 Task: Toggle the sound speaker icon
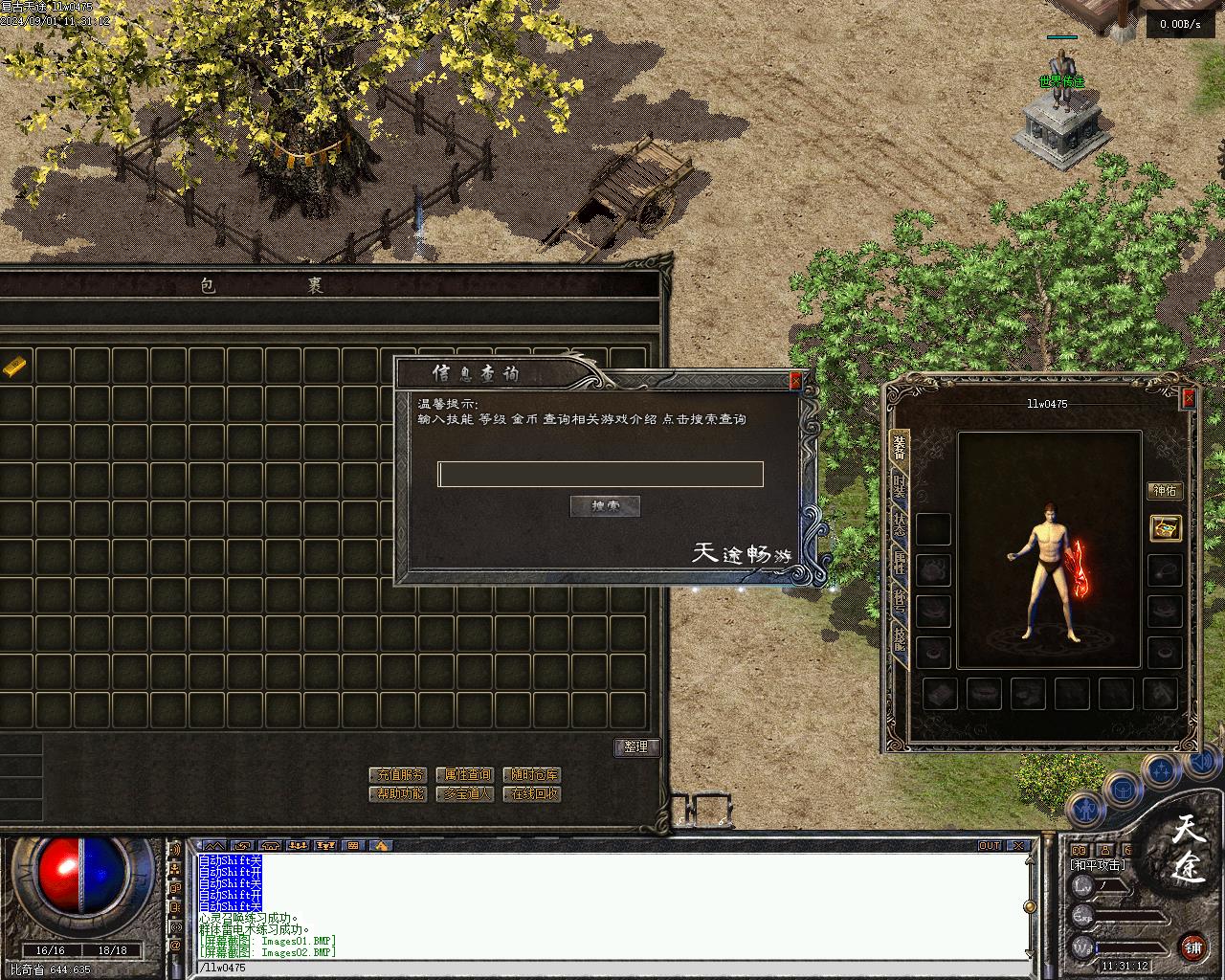(175, 850)
